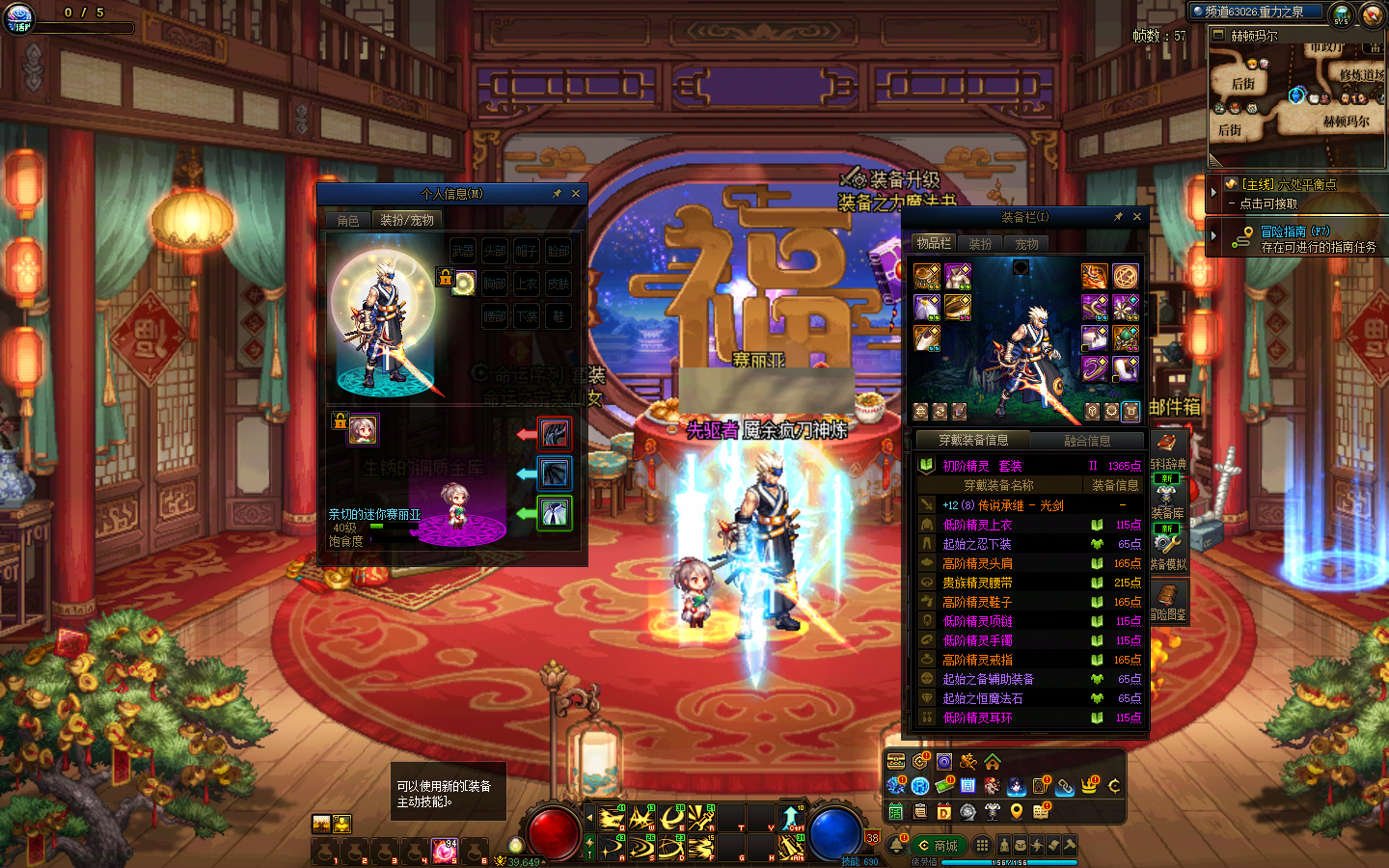Click the 主线 main quest tracker entry
Screen dimensions: 1389x868
tap(1288, 184)
